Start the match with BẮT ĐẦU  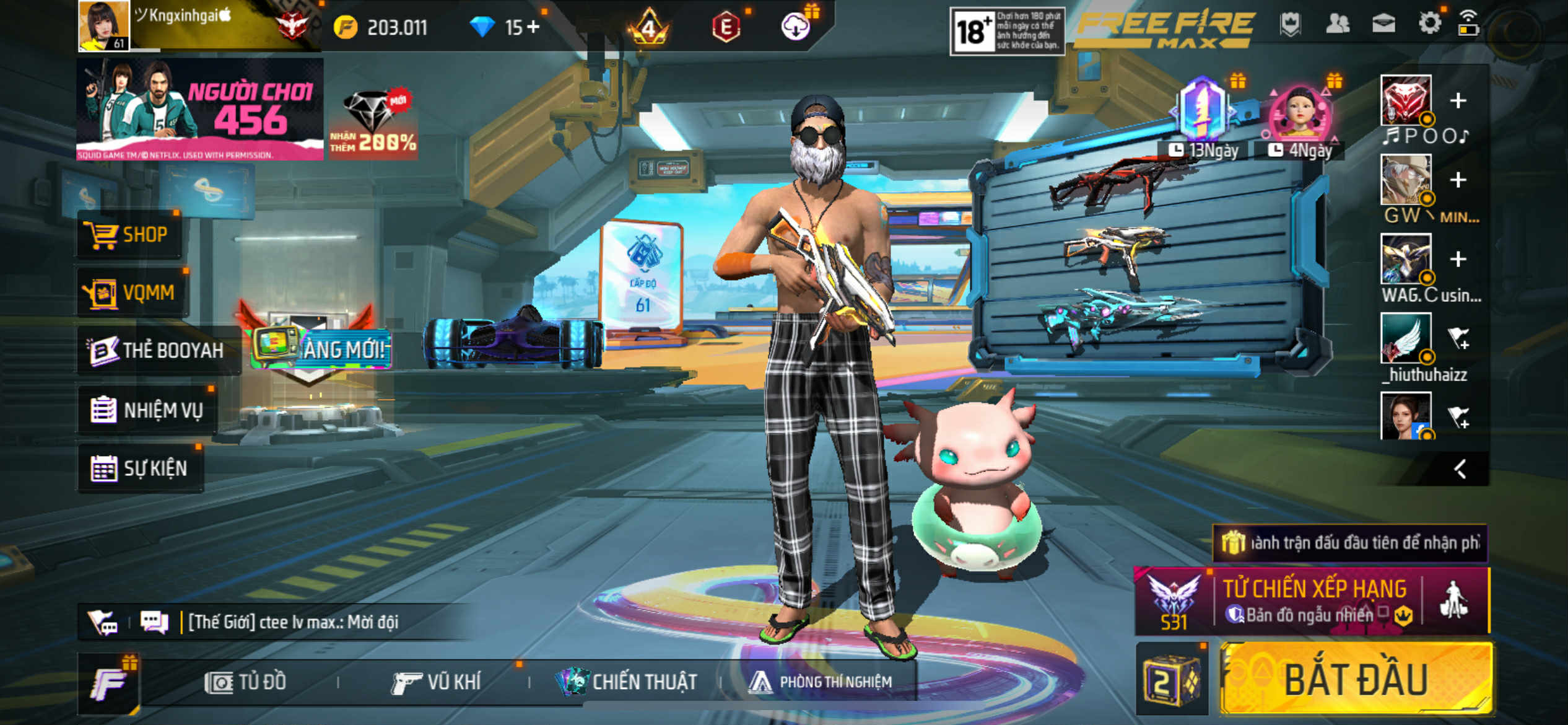tap(1355, 680)
